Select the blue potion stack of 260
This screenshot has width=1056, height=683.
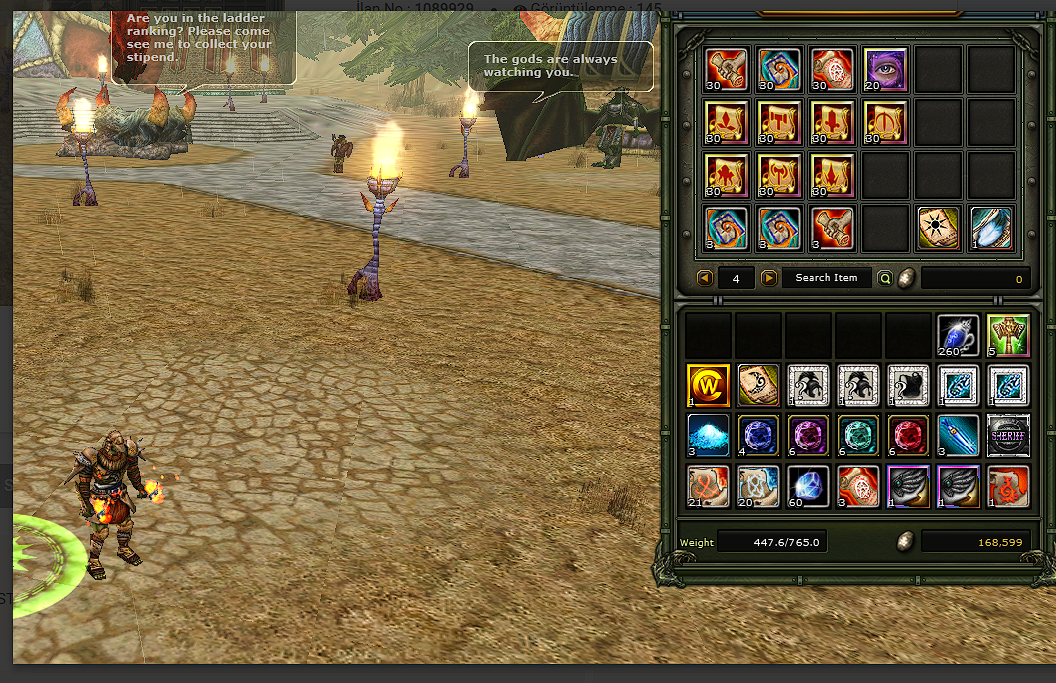958,335
